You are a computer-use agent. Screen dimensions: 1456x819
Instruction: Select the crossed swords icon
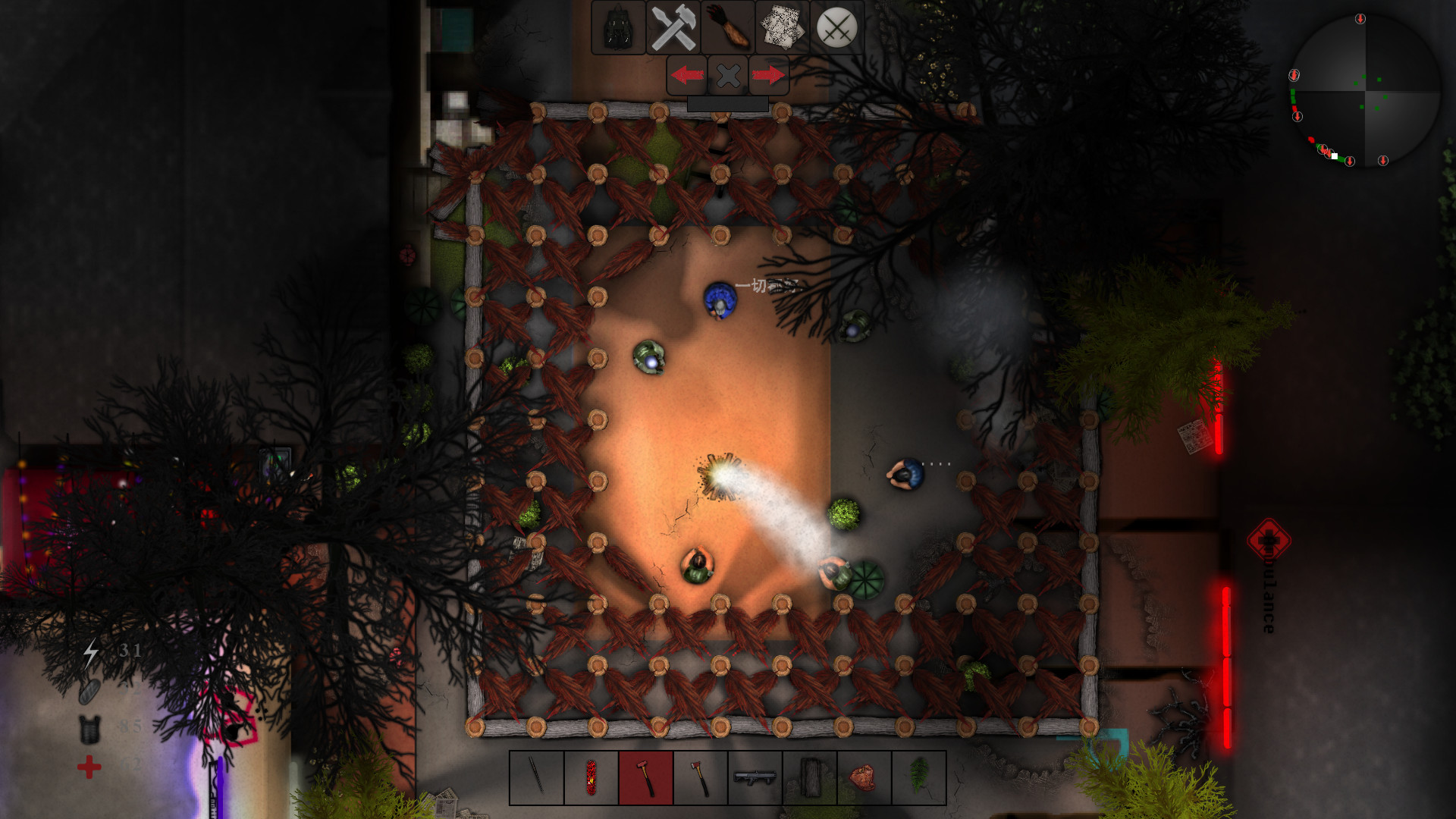click(x=836, y=29)
